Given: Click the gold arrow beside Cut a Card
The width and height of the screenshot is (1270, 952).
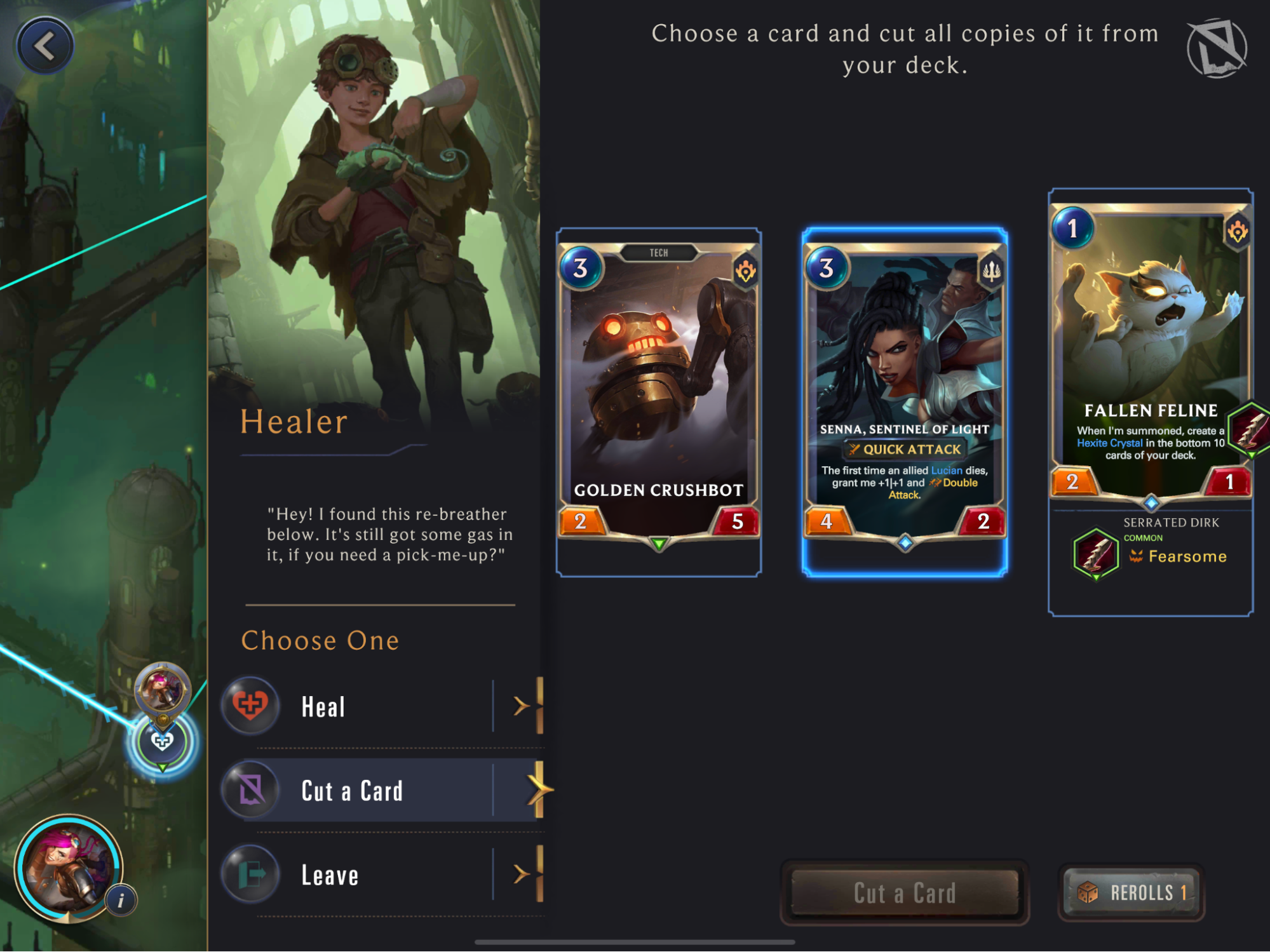Looking at the screenshot, I should pos(539,789).
